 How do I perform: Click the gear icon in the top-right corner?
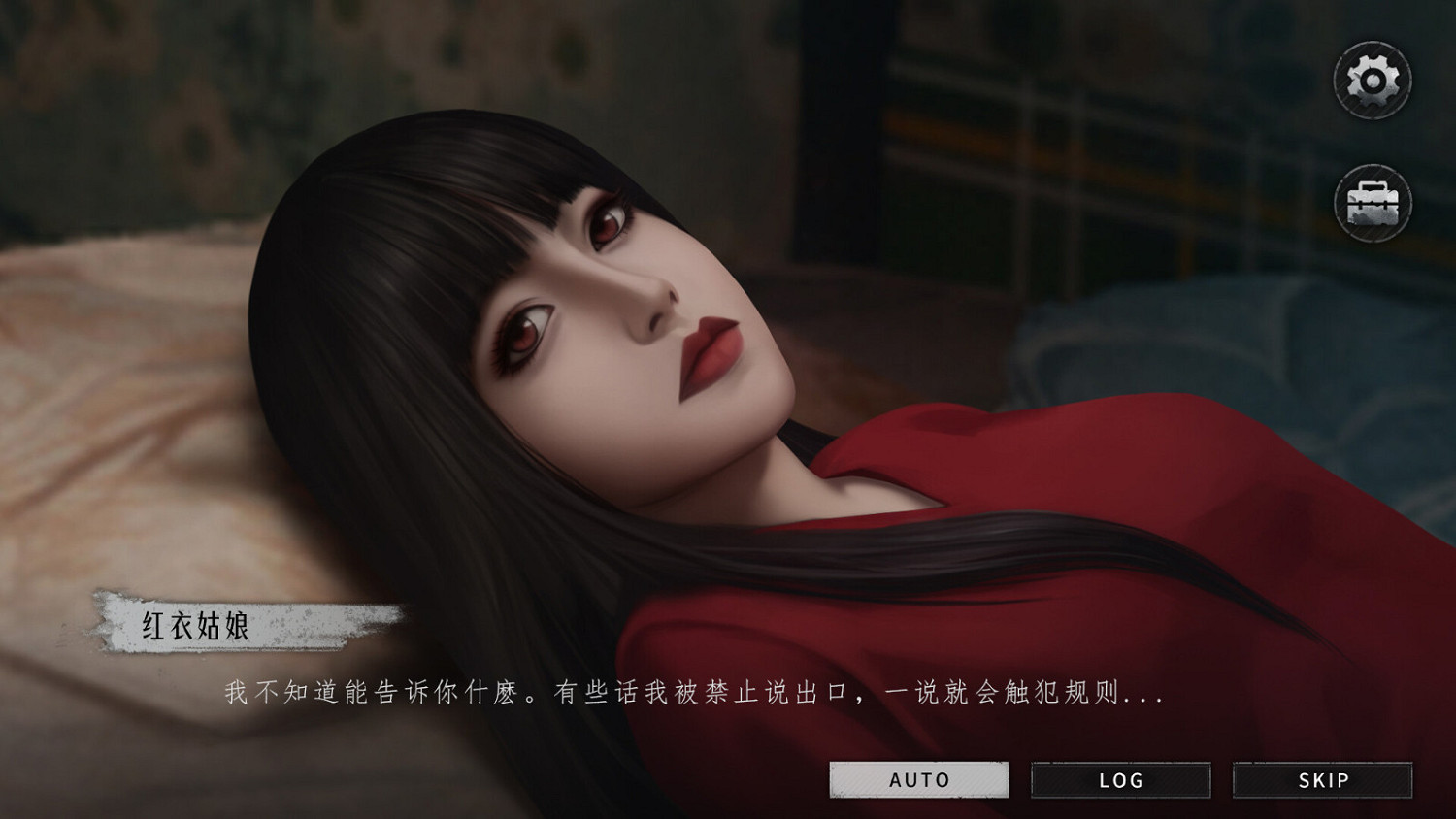click(1373, 80)
